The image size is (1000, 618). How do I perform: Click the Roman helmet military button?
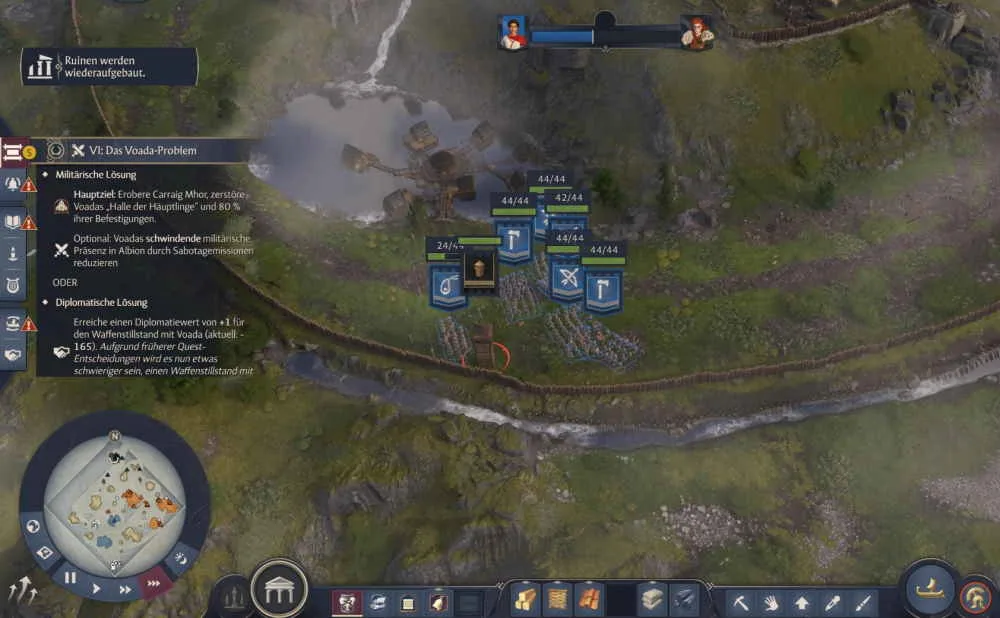(x=974, y=598)
